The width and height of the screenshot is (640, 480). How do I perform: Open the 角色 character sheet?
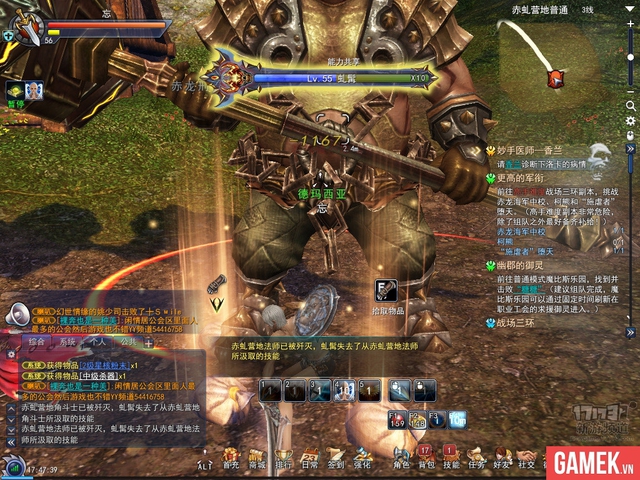401,457
